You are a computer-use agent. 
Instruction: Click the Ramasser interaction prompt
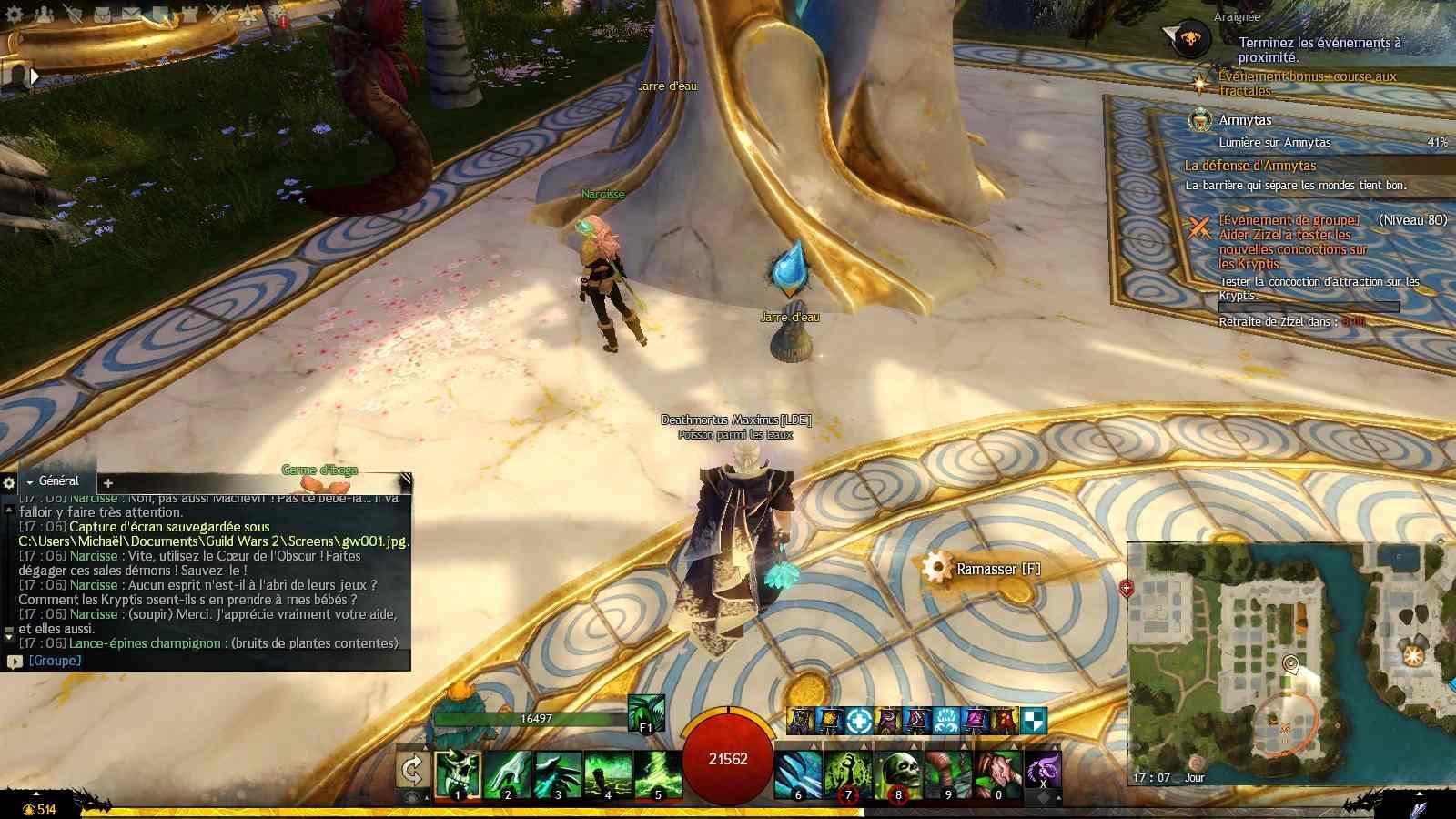click(983, 569)
